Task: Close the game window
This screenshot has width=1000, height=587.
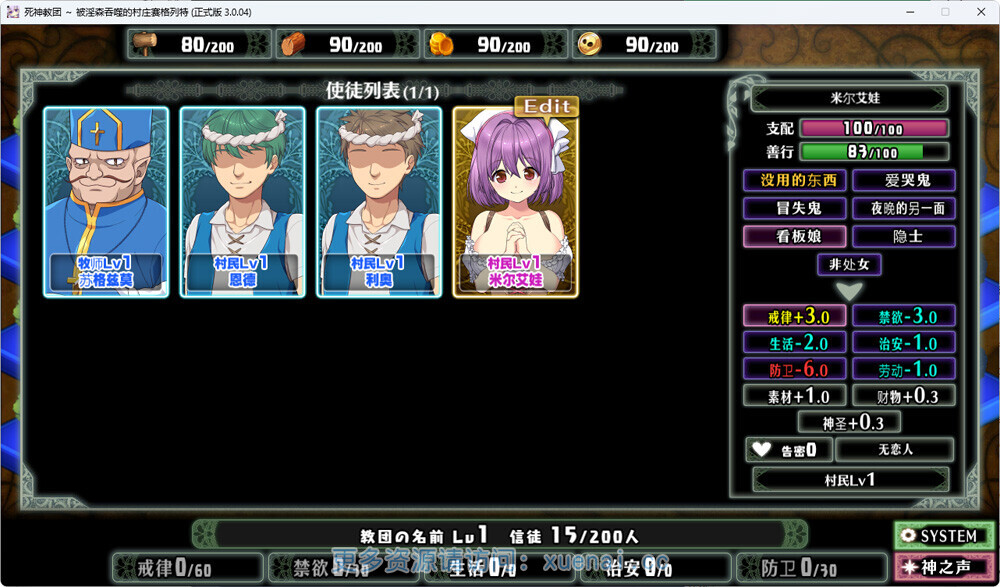Action: (980, 12)
